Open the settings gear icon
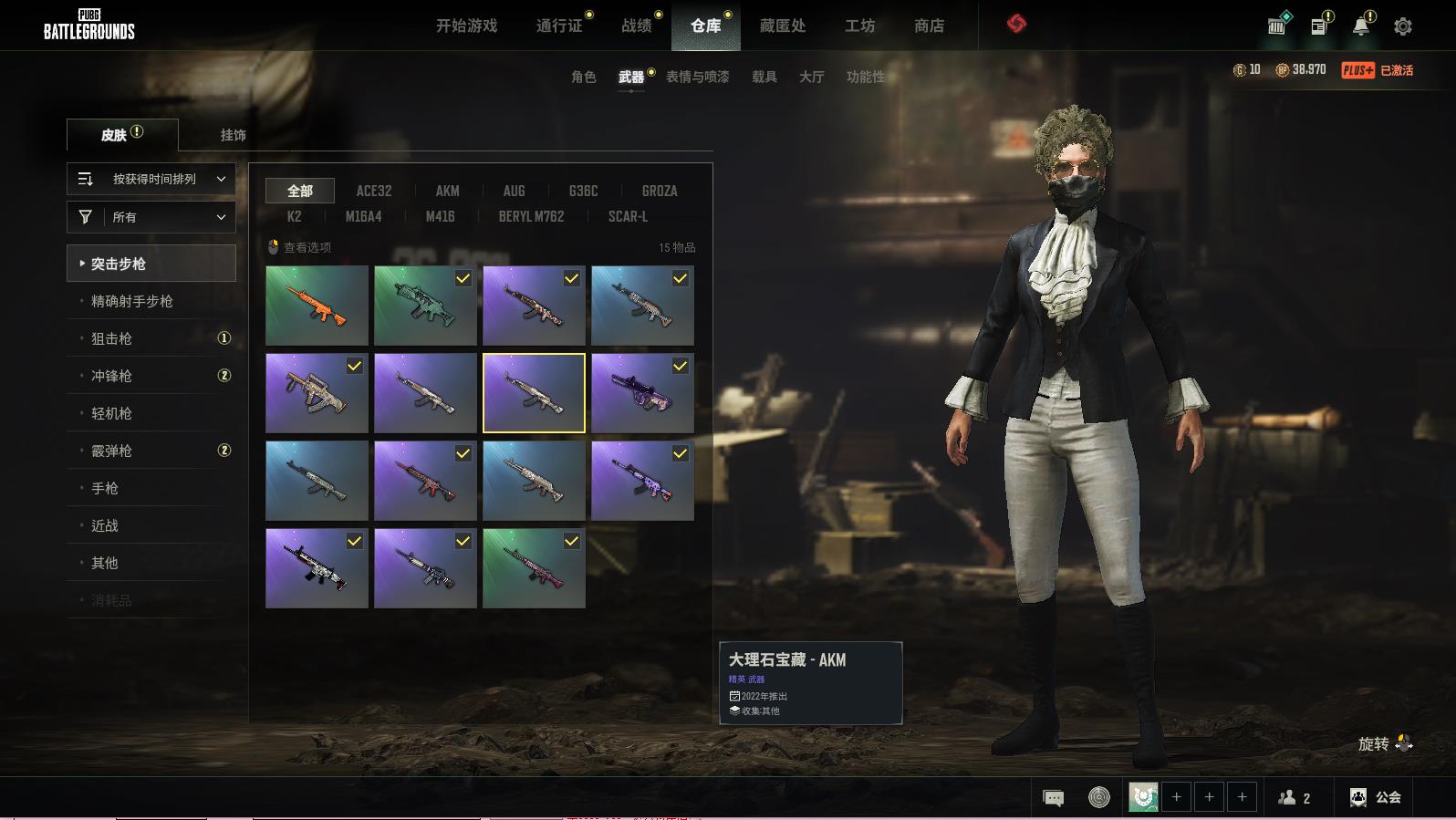 pyautogui.click(x=1403, y=26)
